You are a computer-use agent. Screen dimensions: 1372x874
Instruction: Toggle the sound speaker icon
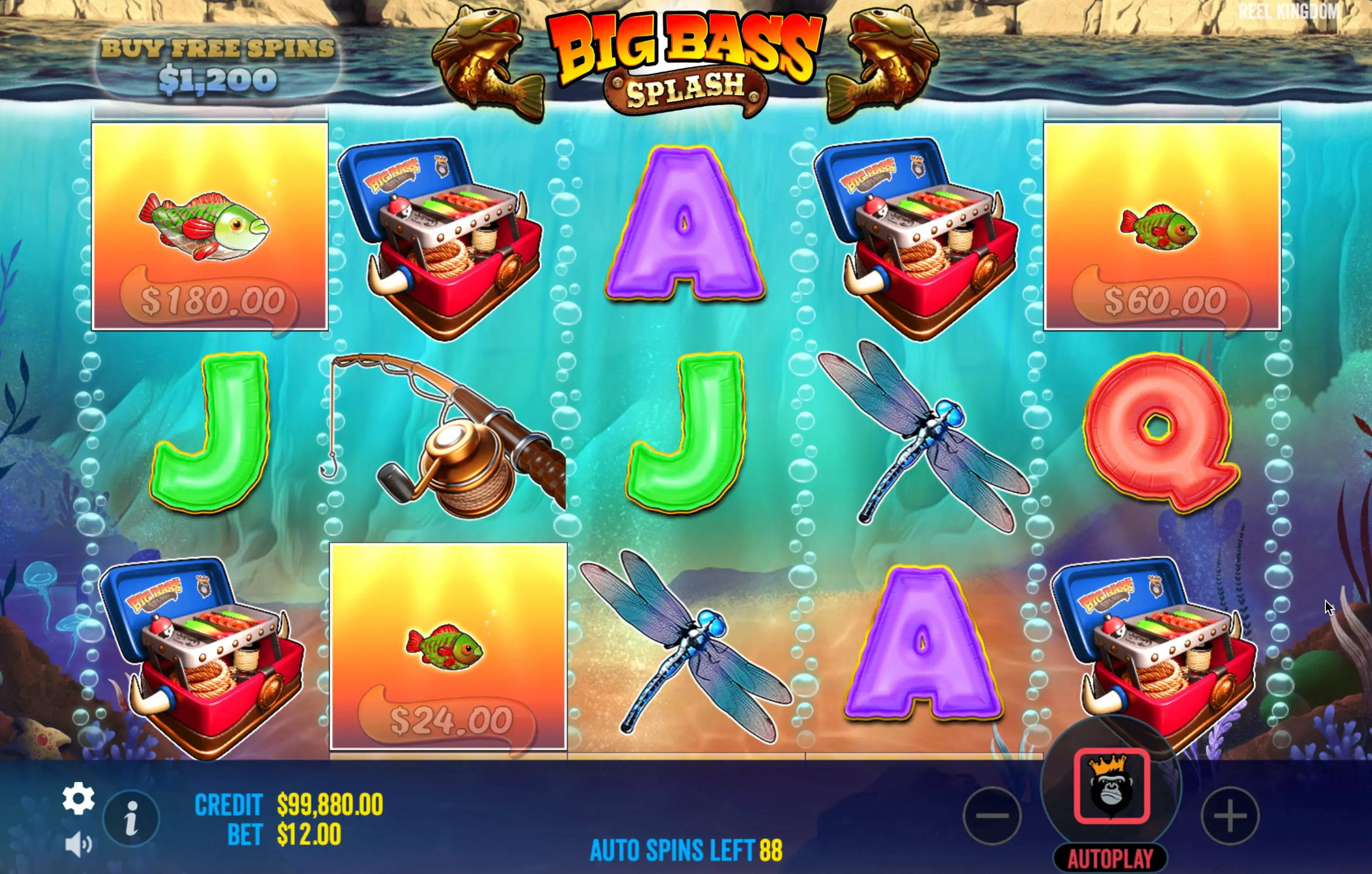78,844
